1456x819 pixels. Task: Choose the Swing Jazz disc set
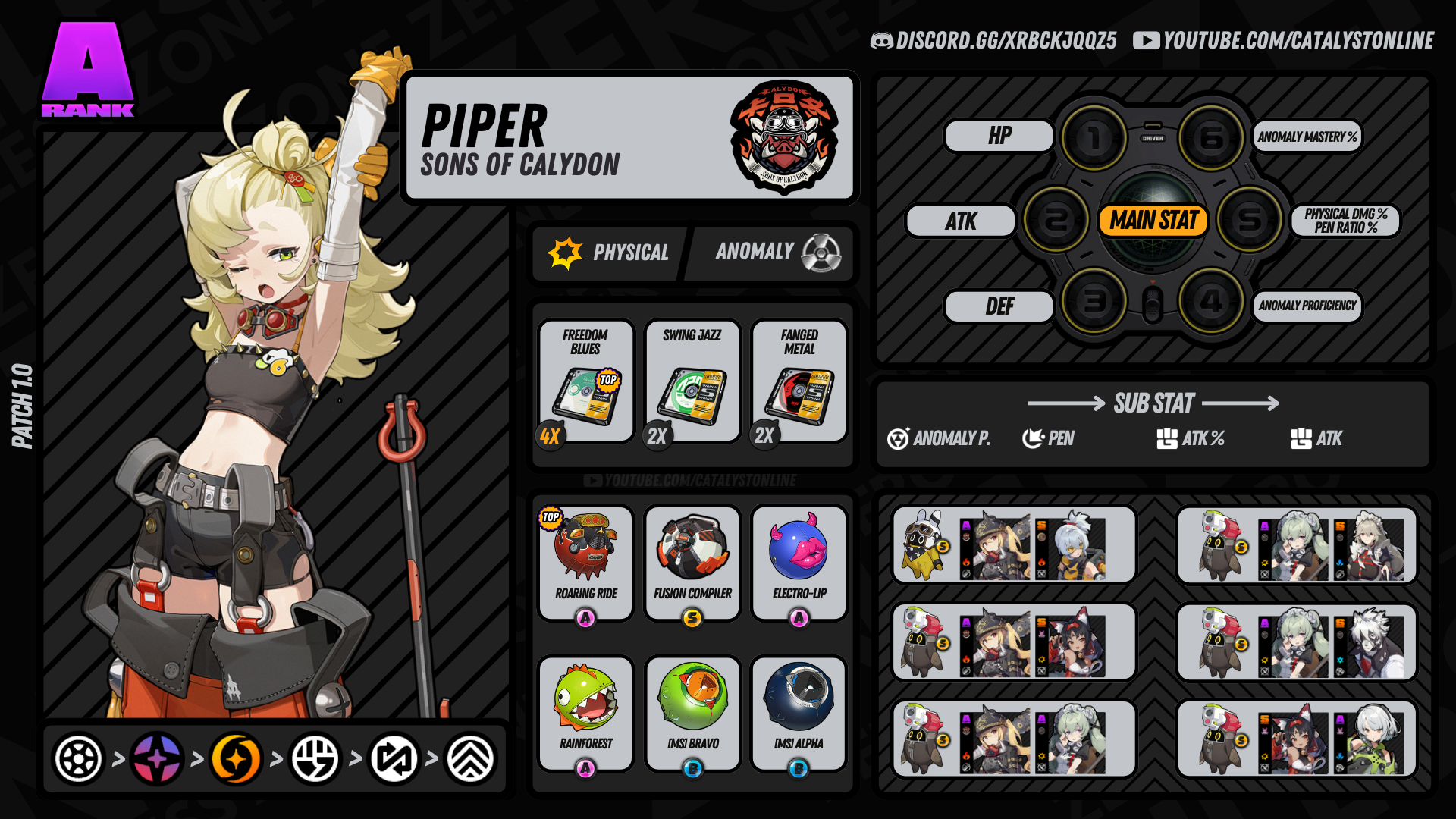[x=692, y=381]
